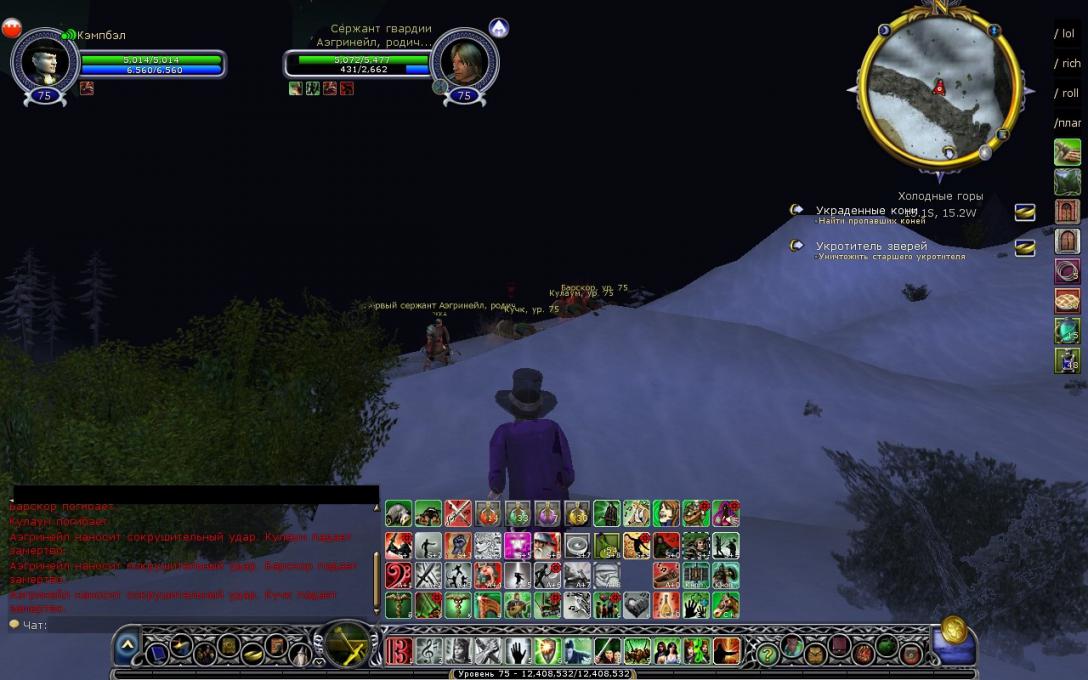Use the pie food item slot
The height and width of the screenshot is (680, 1088).
(x=1067, y=301)
